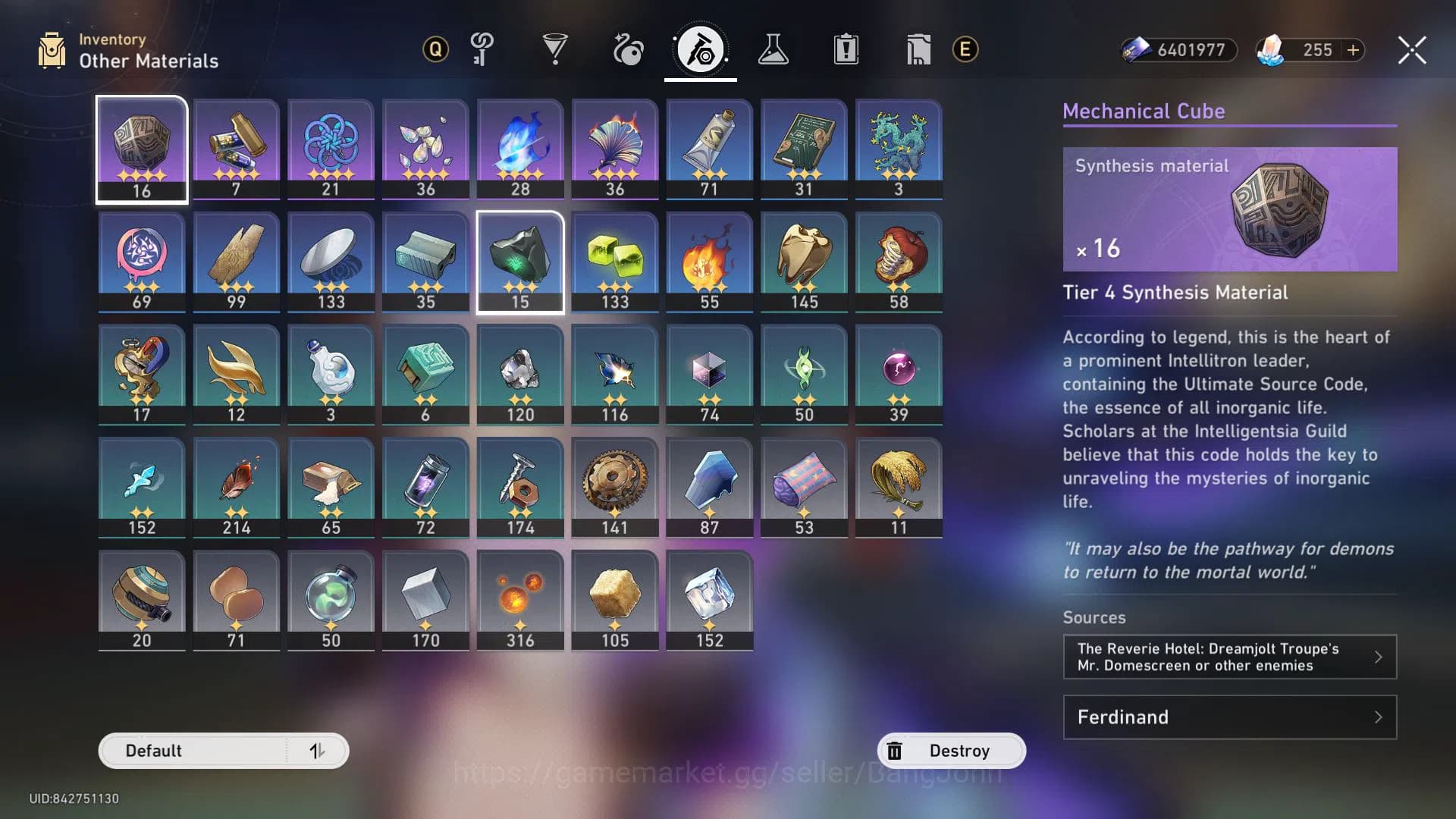Screen dimensions: 1456x819
Task: Open the Valuables bag category icon
Action: coord(918,49)
